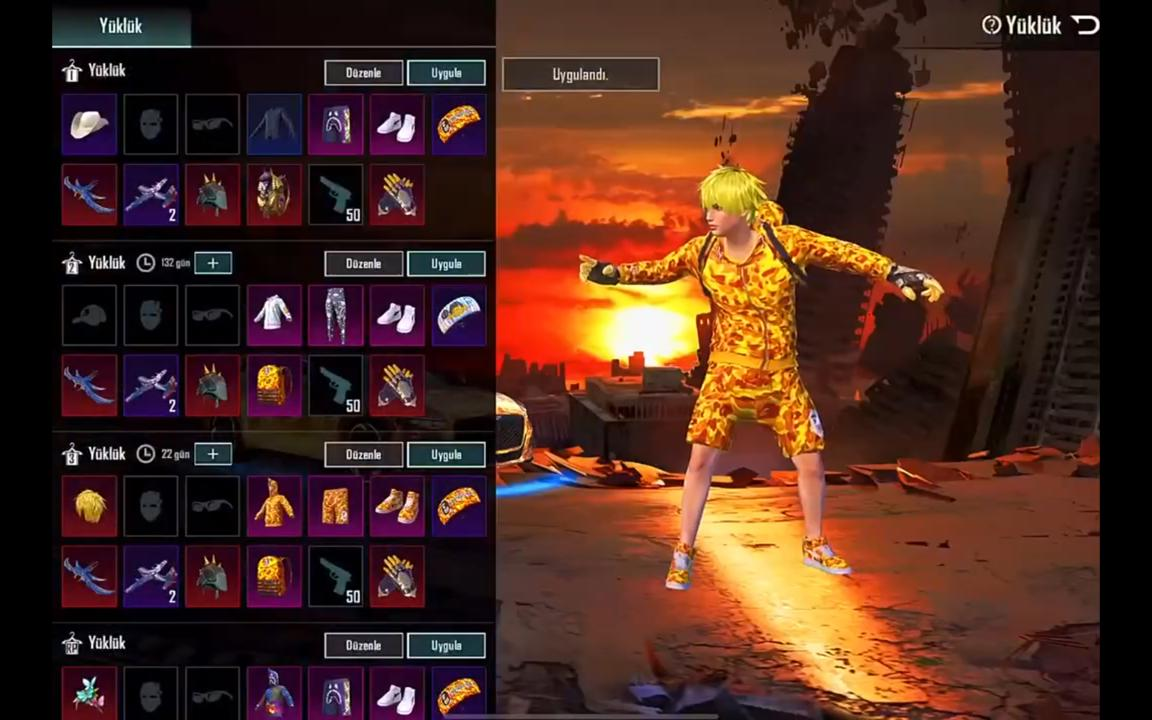Pick the yellow camo shorts slot
The image size is (1152, 720).
click(x=336, y=506)
